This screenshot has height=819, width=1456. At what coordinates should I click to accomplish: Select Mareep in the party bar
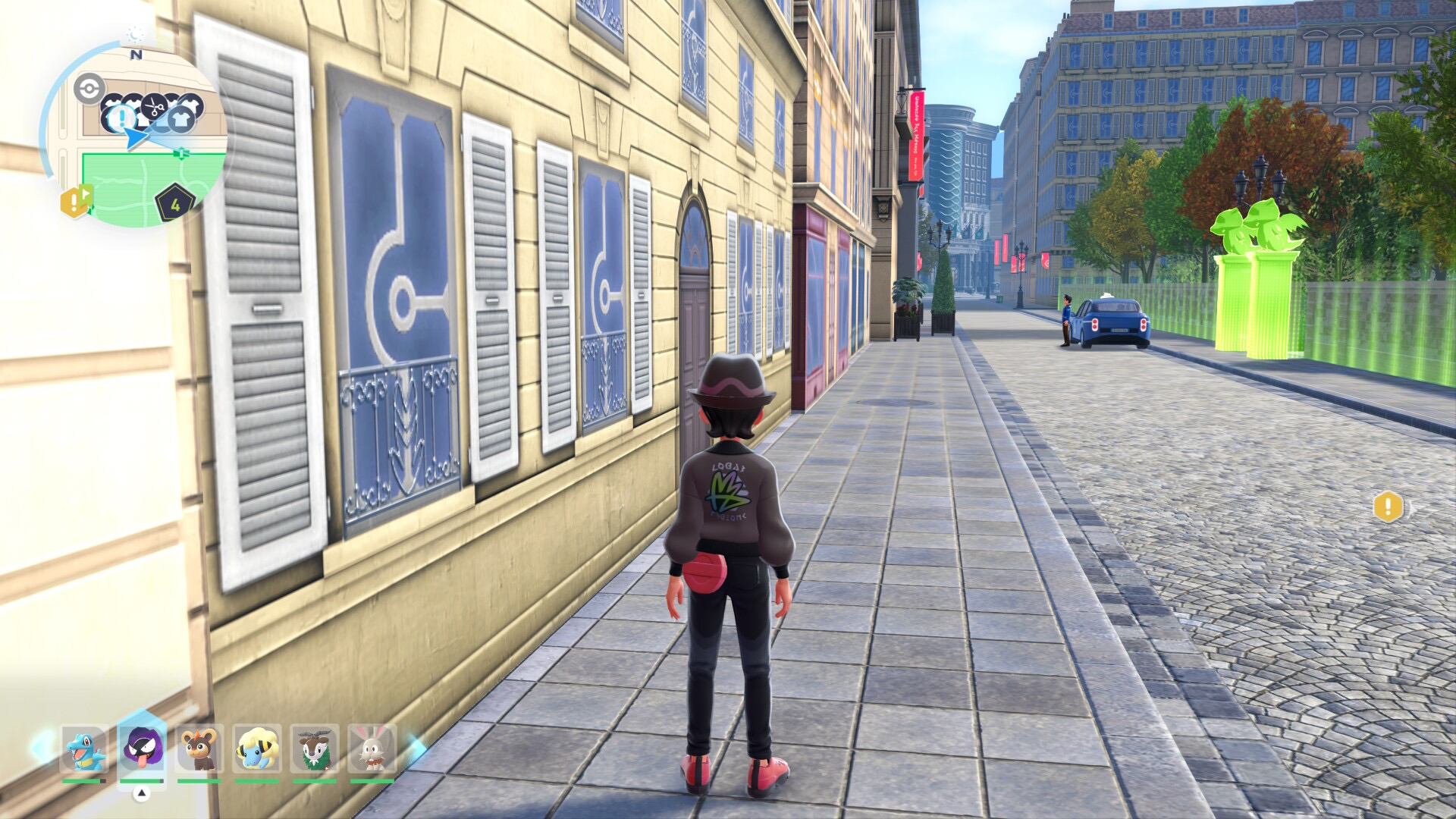257,748
